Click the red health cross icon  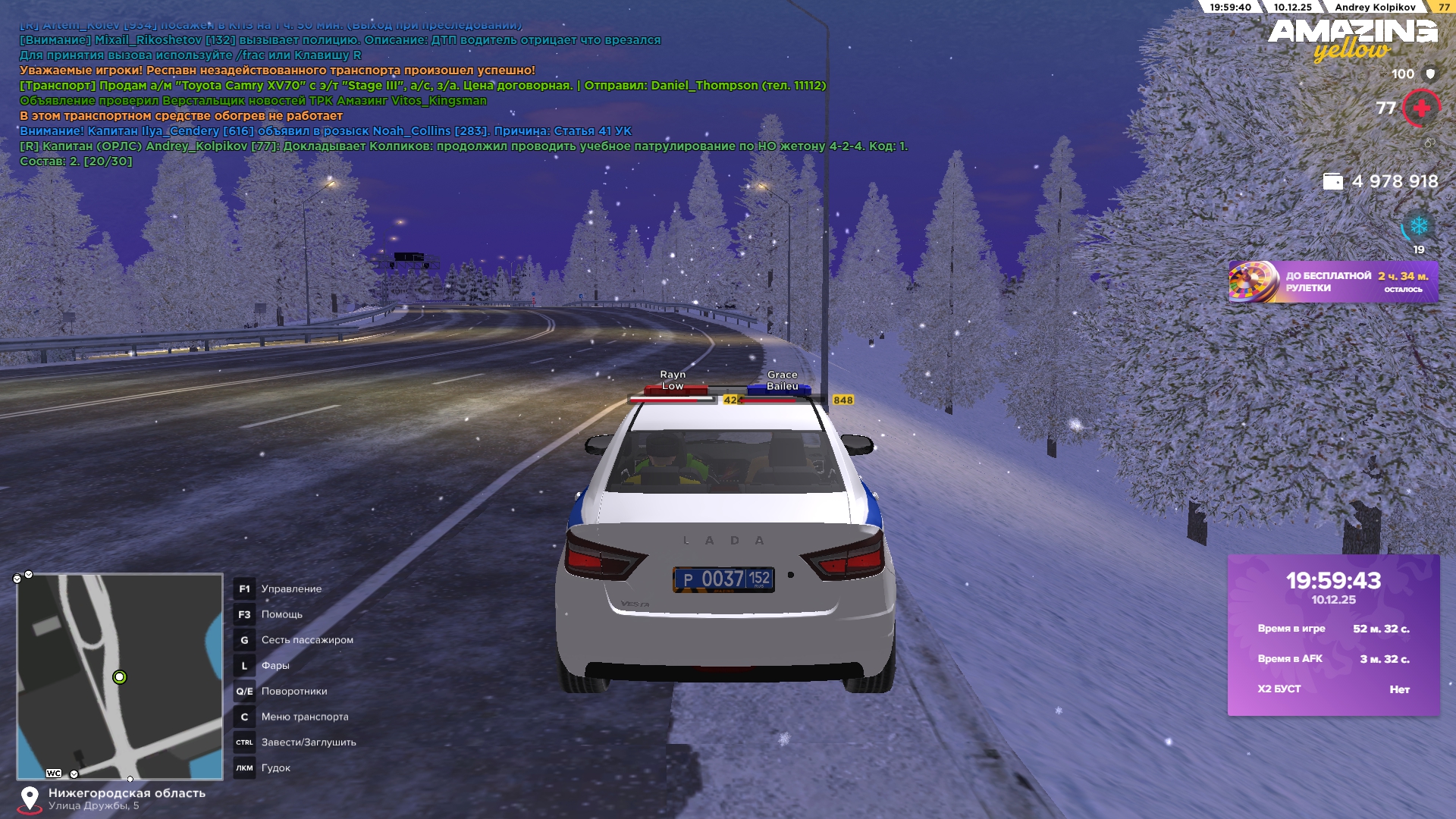point(1421,108)
